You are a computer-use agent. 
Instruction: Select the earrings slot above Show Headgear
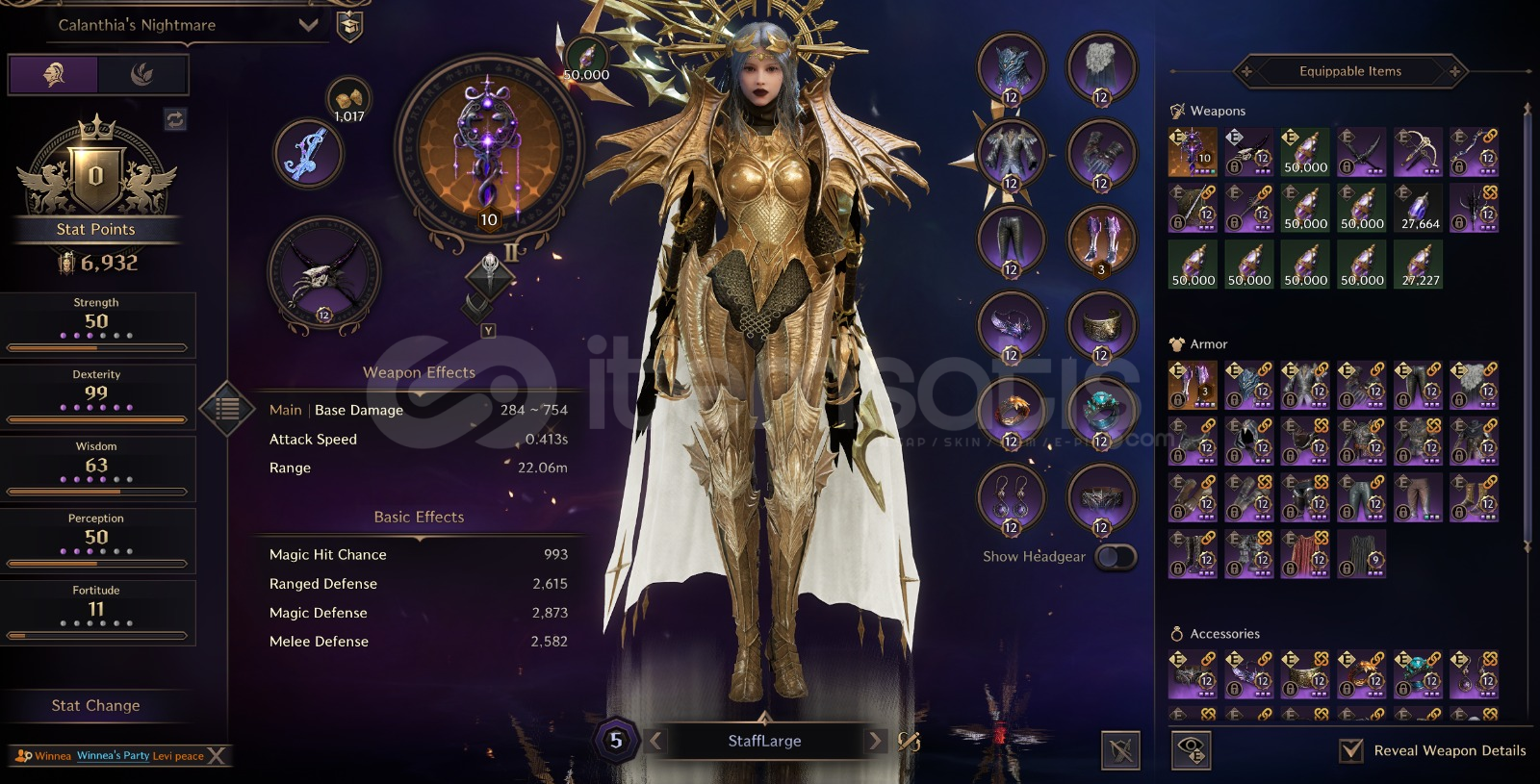[x=1012, y=498]
